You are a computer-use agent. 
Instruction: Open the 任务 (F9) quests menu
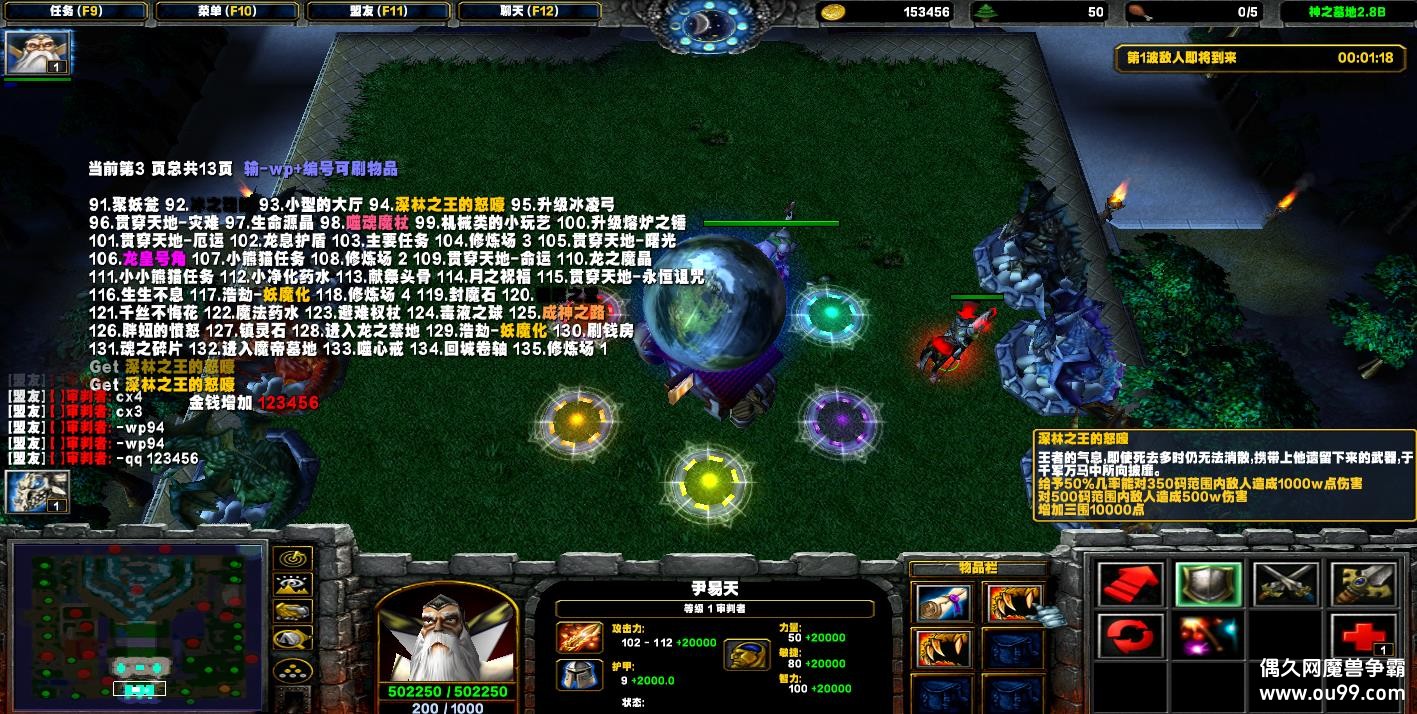point(74,12)
